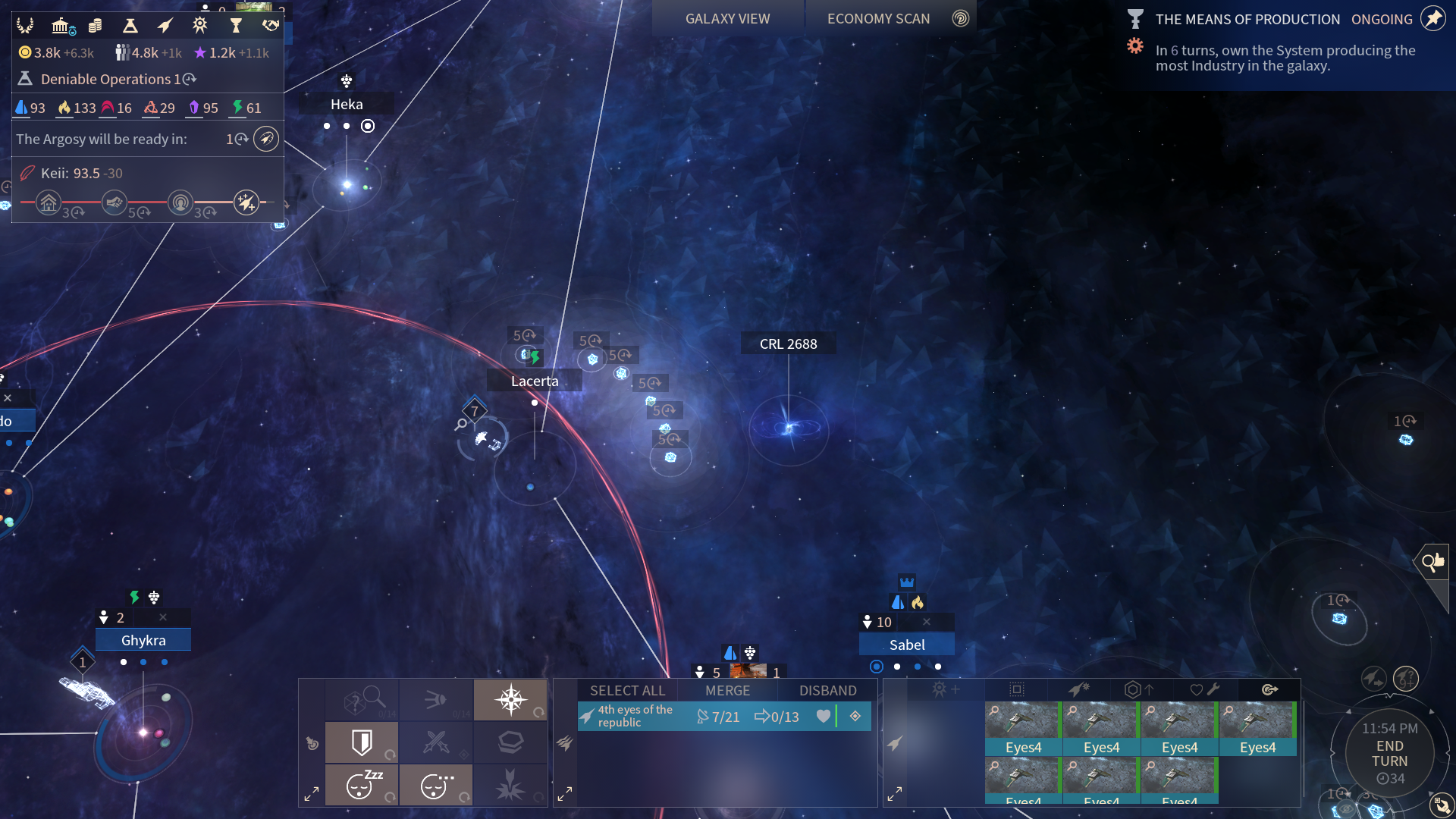The height and width of the screenshot is (819, 1456).
Task: Disband the selected fleet
Action: click(827, 690)
